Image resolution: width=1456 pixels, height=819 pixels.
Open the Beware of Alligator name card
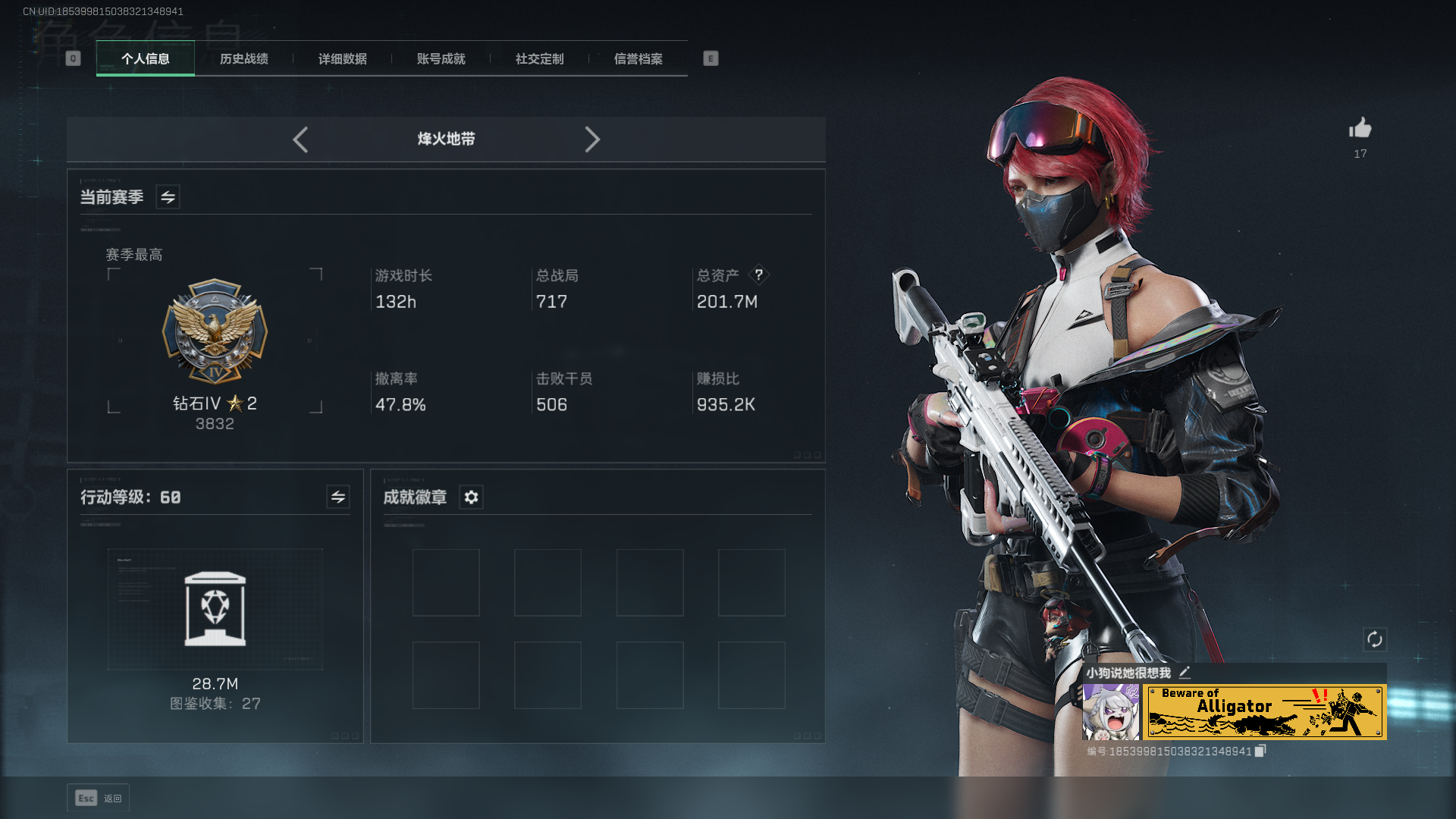click(x=1264, y=711)
